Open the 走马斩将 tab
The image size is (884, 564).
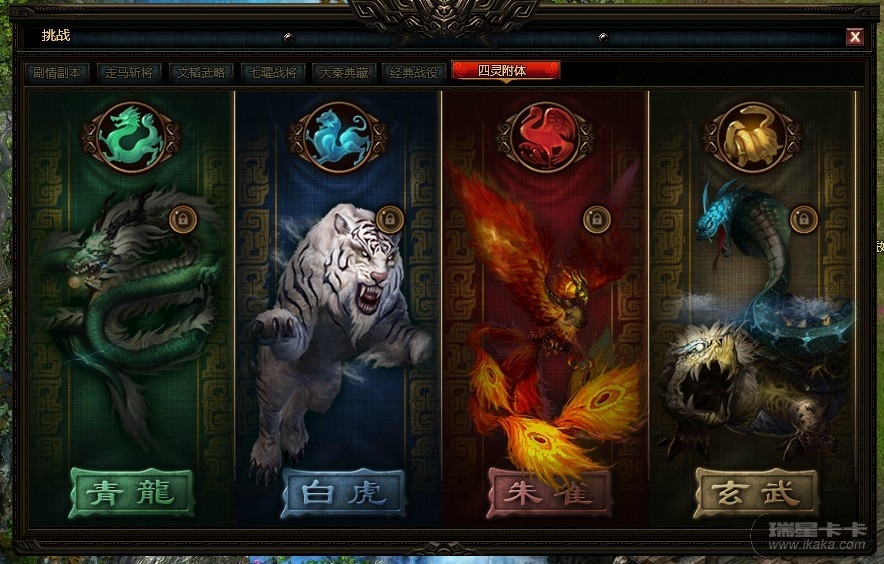pos(130,72)
